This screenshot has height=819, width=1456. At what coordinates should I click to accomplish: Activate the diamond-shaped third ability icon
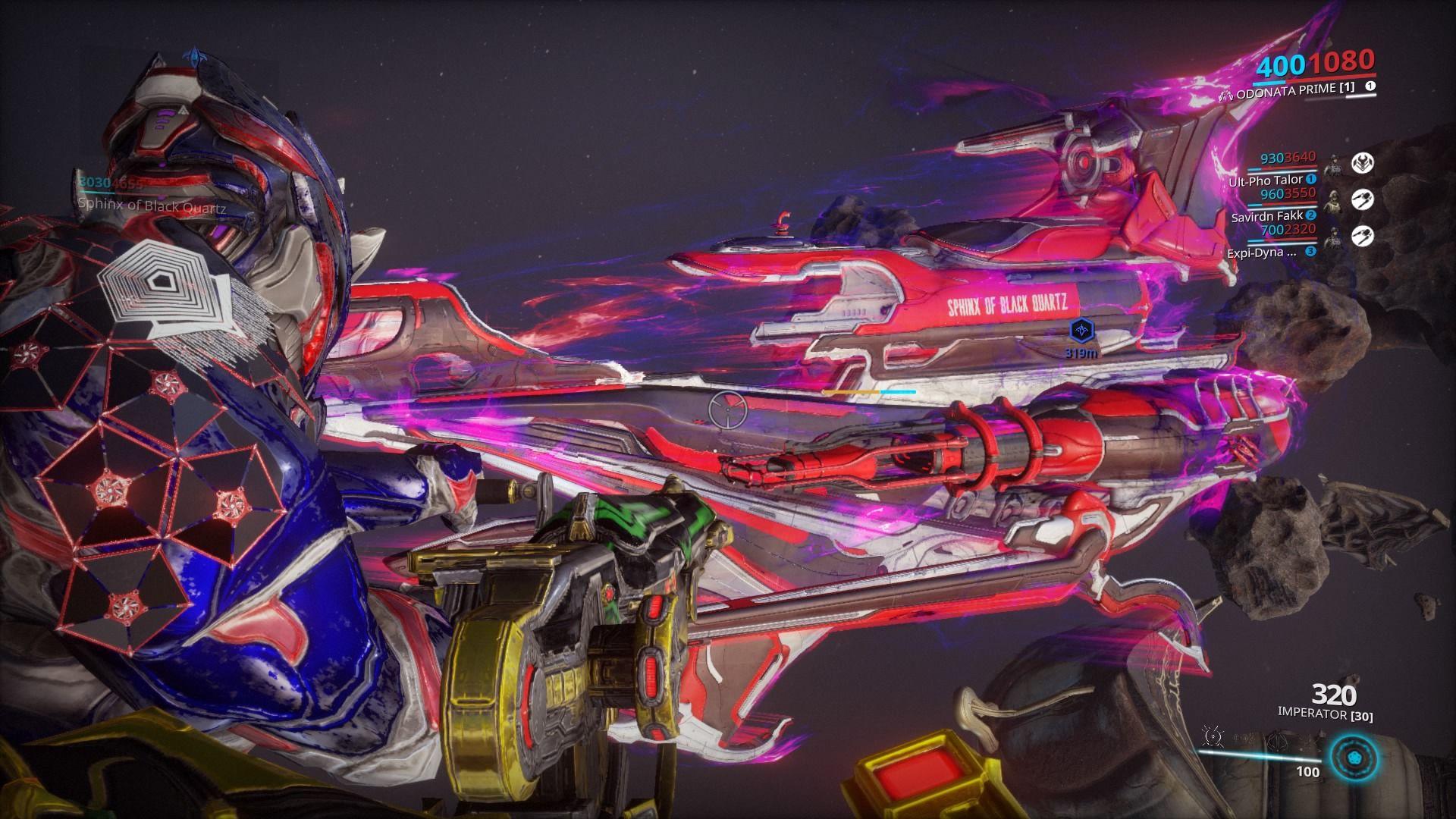point(1279,741)
